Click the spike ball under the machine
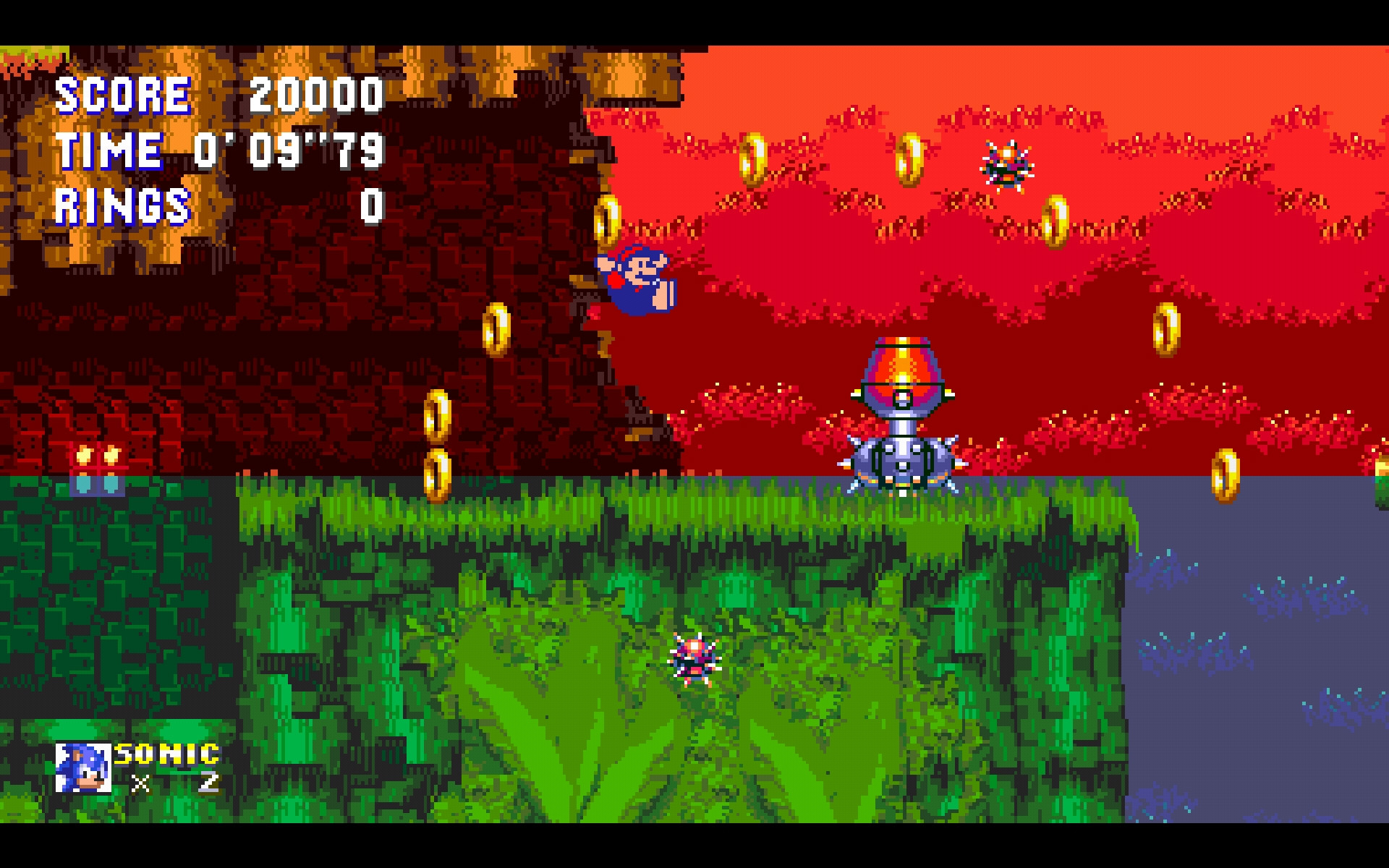This screenshot has width=1389, height=868. 901,459
